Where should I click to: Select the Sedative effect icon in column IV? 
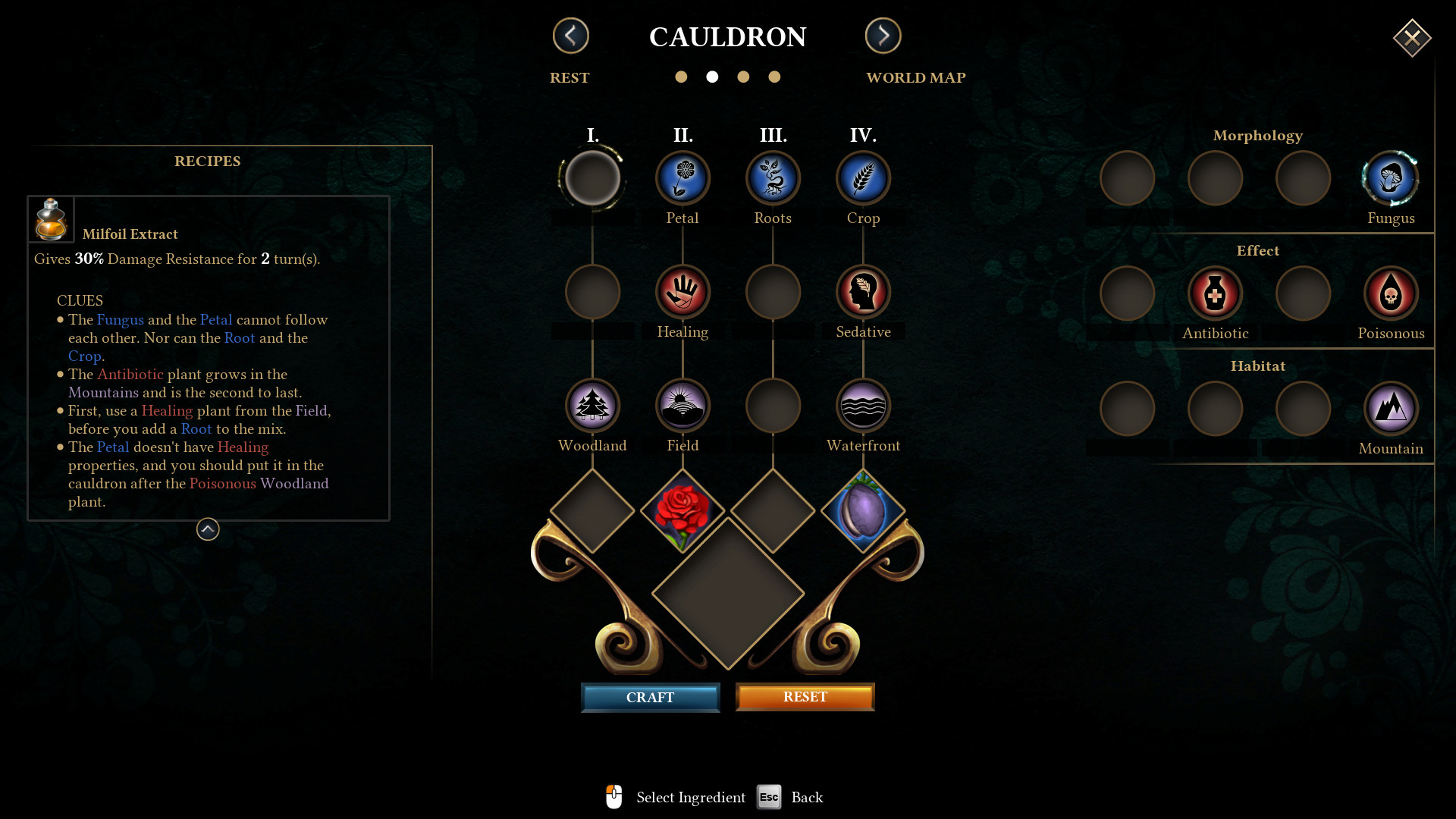tap(863, 291)
